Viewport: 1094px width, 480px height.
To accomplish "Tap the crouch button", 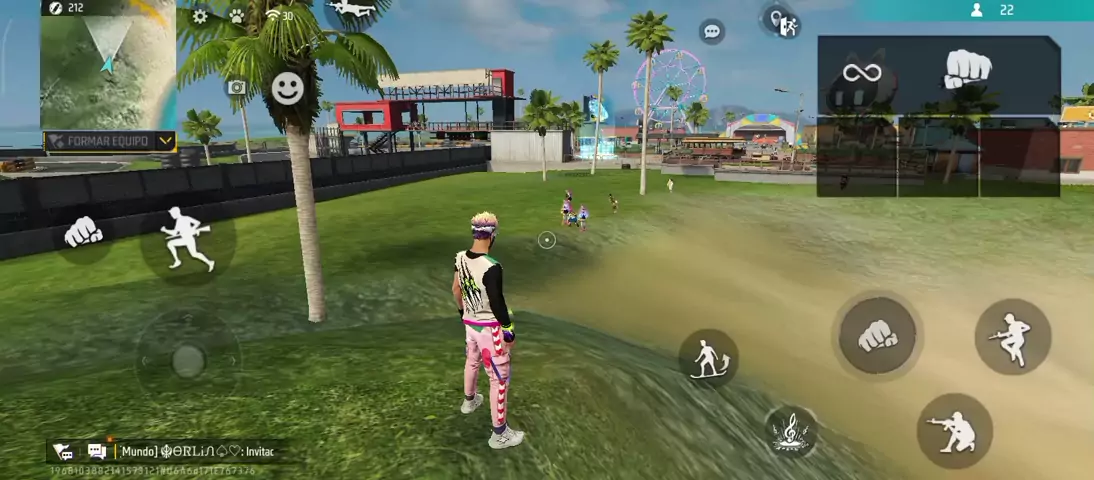I will click(x=954, y=430).
